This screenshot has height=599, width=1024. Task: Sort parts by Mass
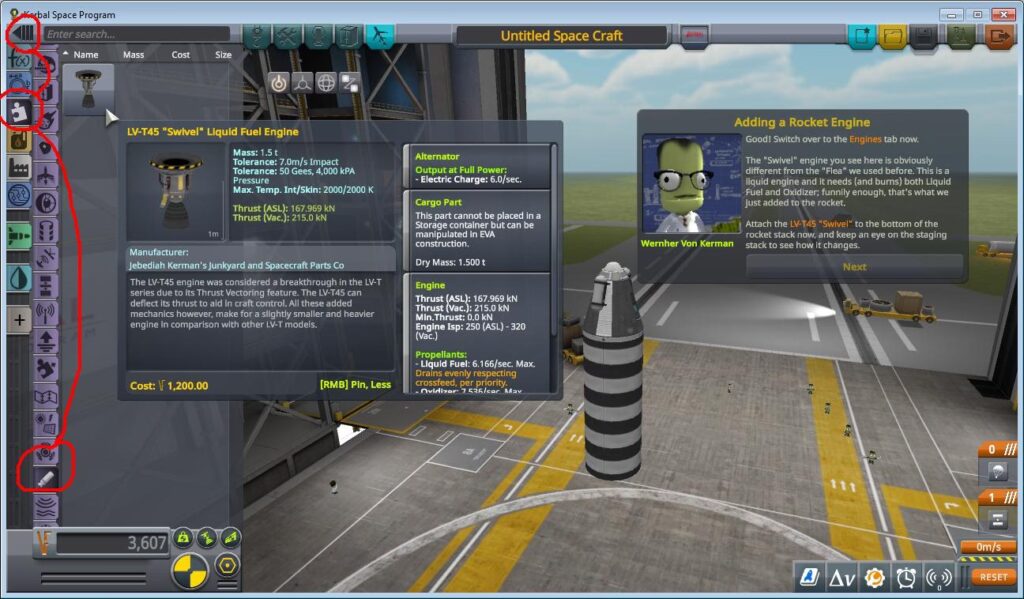pos(134,55)
